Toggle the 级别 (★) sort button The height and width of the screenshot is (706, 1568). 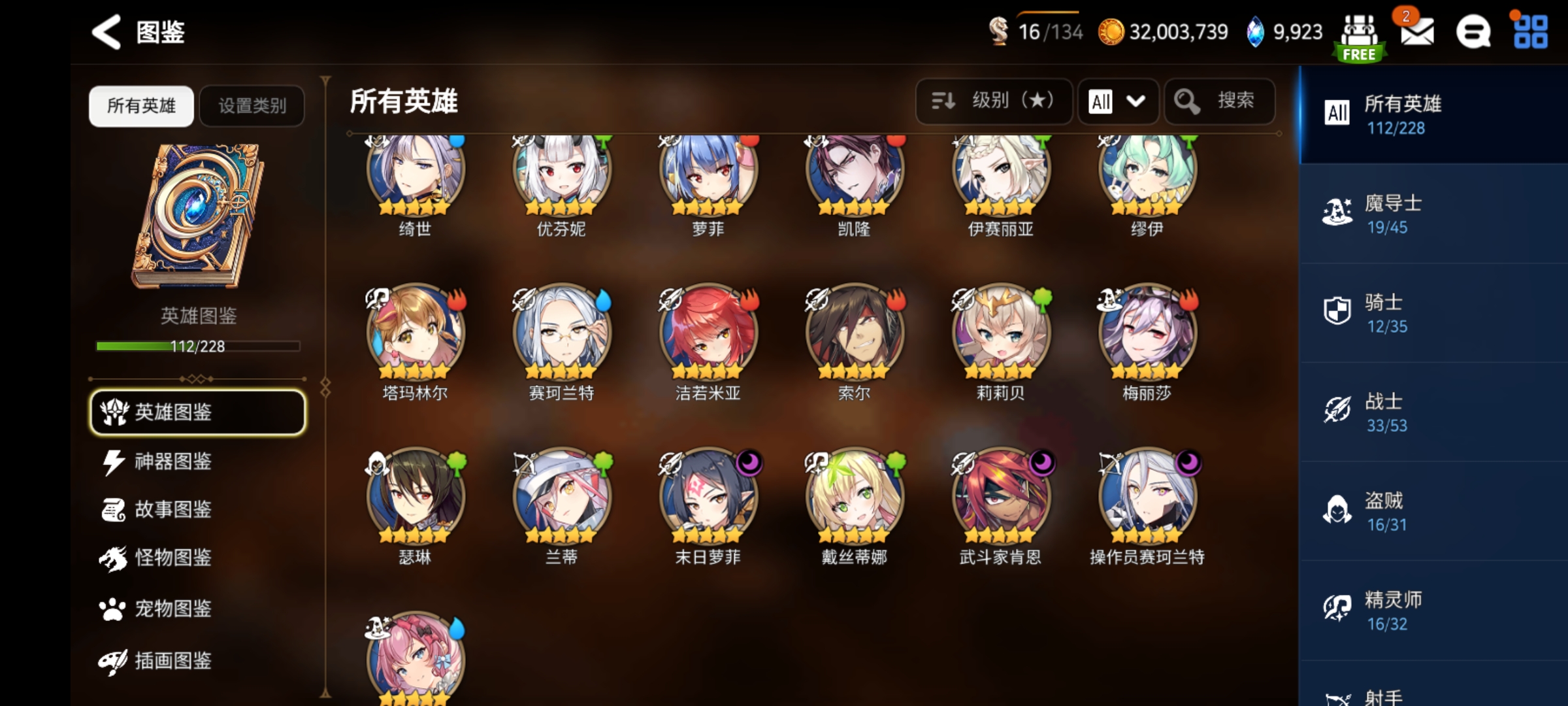coord(994,101)
